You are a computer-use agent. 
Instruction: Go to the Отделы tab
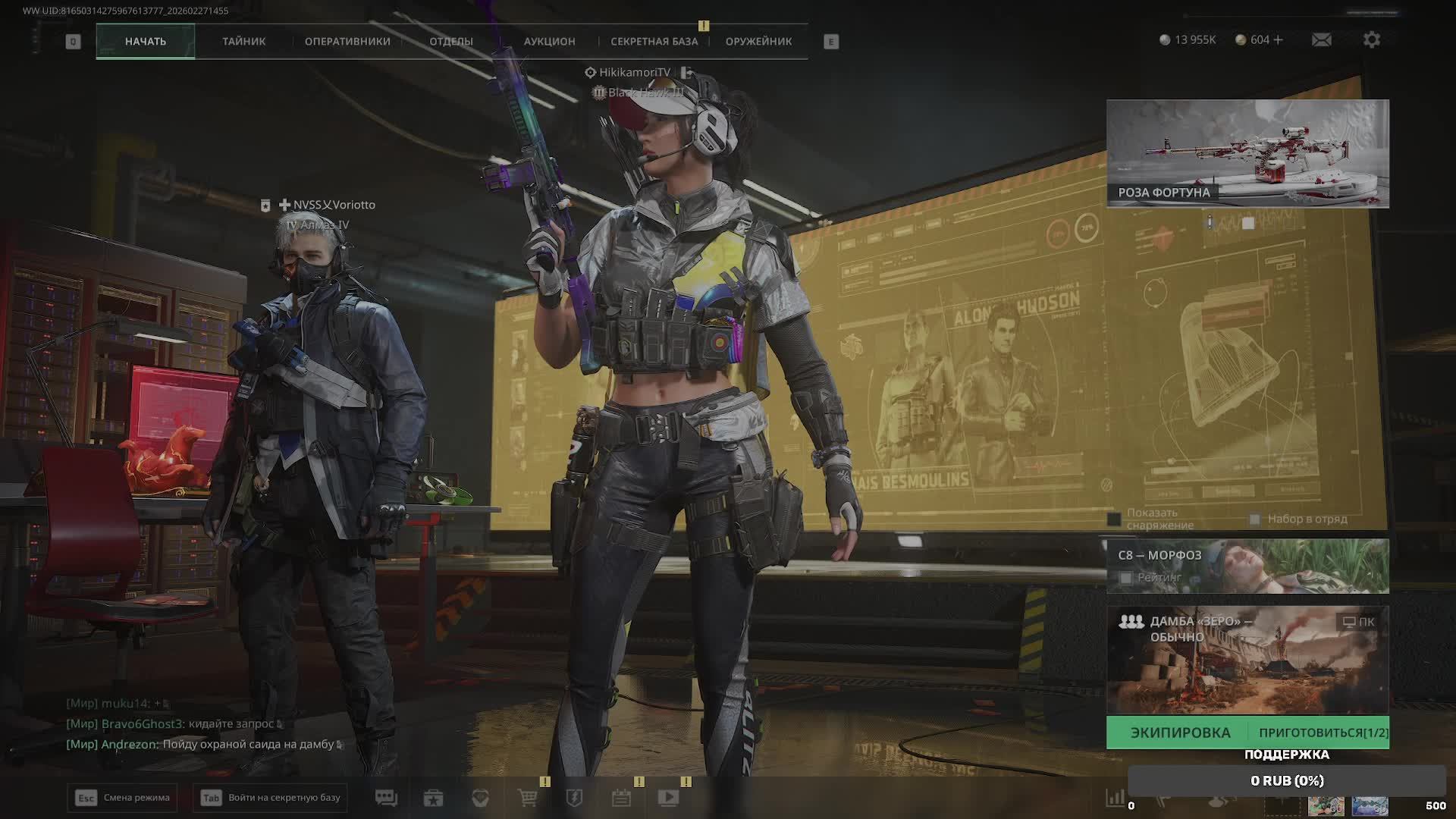(x=450, y=42)
